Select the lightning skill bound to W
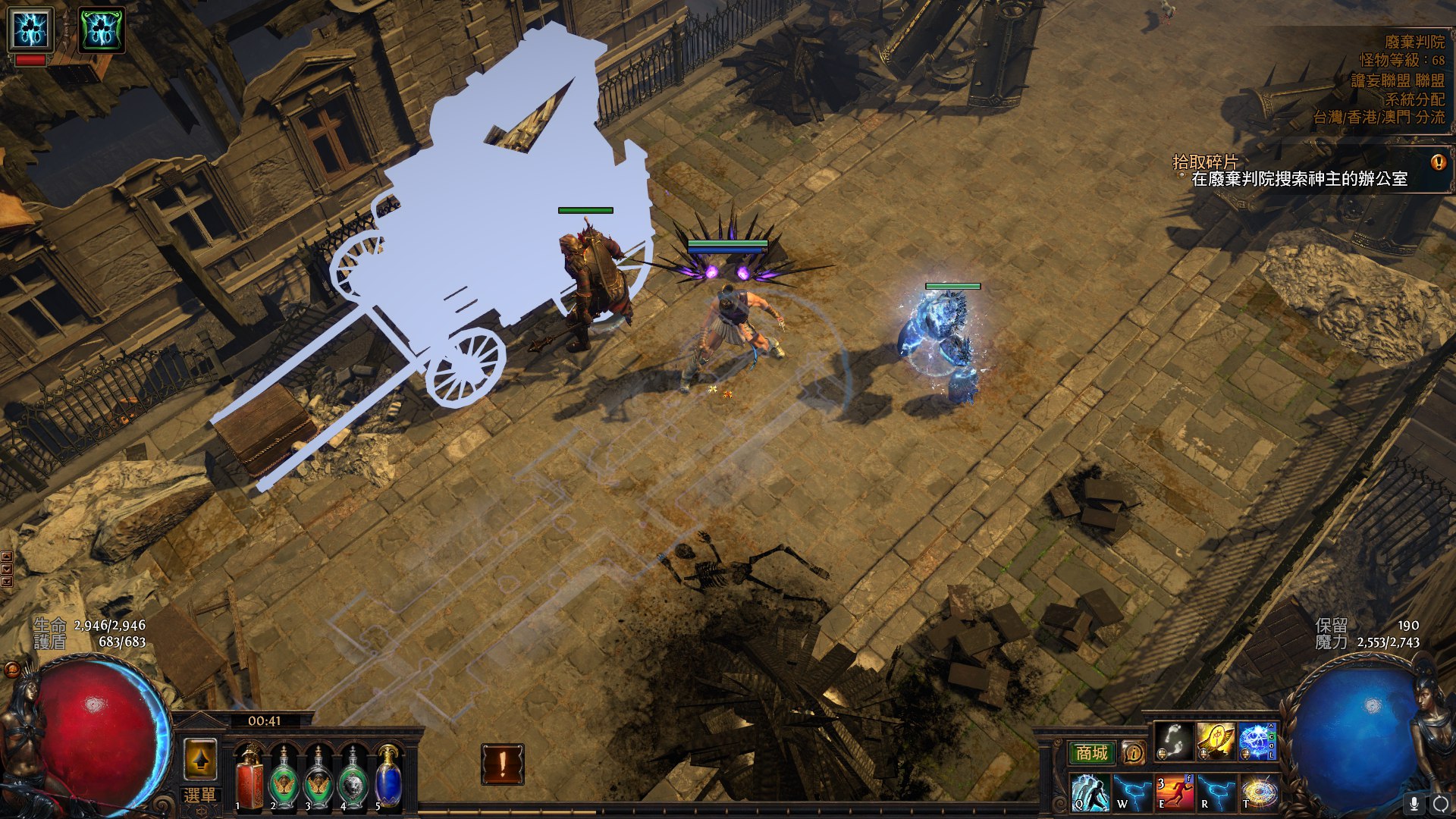This screenshot has height=819, width=1456. pyautogui.click(x=1132, y=792)
